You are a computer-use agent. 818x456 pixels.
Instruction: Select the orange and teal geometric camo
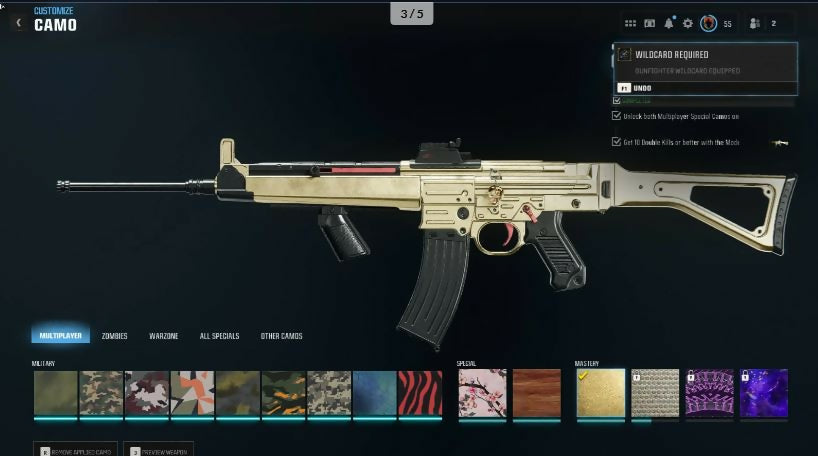click(192, 393)
